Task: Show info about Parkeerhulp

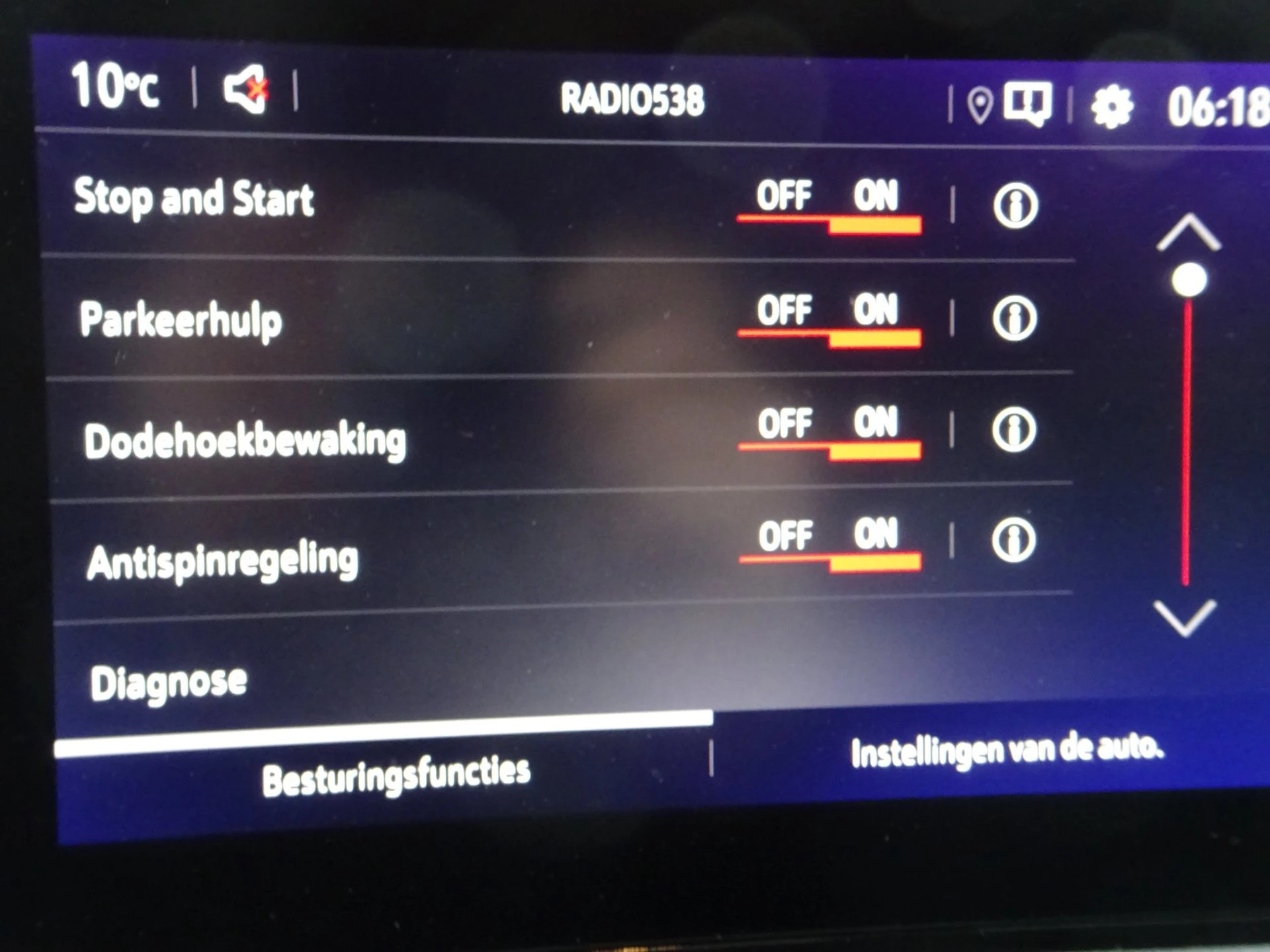Action: (1017, 319)
